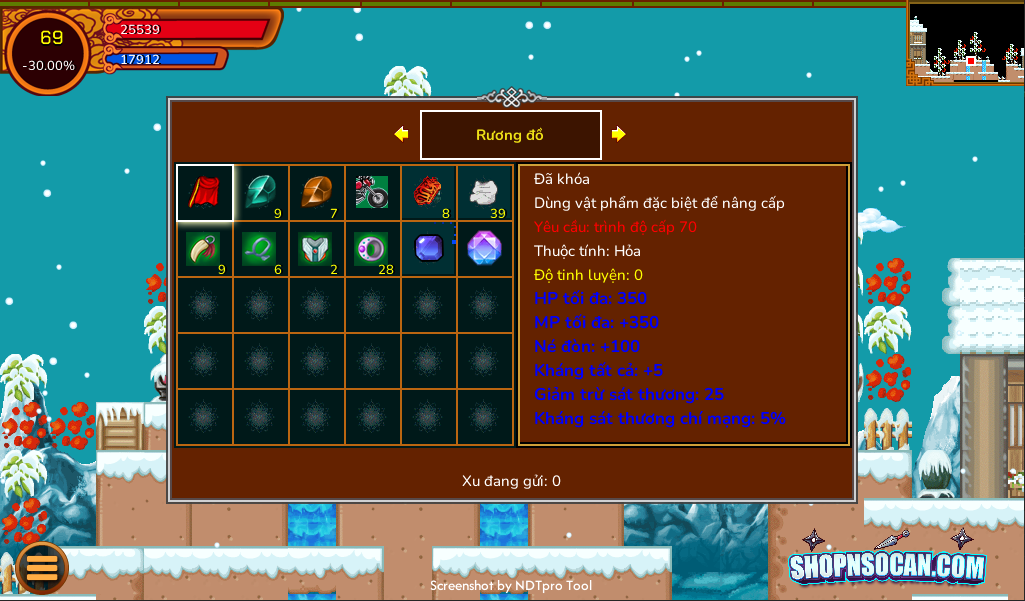Select the red motorcycle item
Screen dimensions: 1025x601
[x=373, y=193]
